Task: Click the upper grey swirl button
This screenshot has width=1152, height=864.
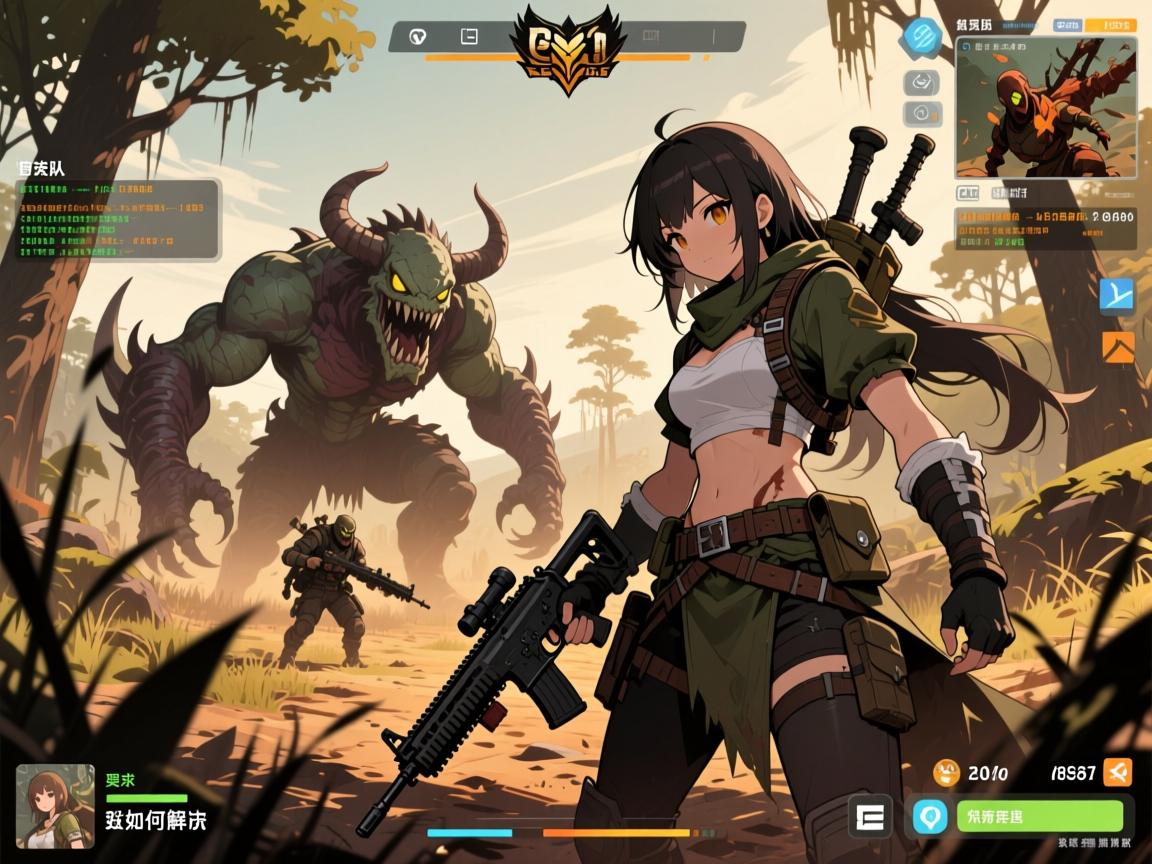Action: (921, 83)
